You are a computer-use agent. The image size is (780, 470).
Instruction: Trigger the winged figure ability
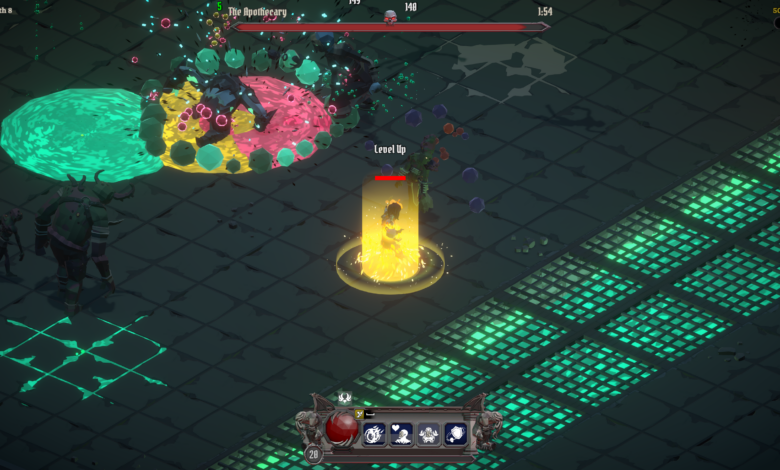tap(428, 435)
